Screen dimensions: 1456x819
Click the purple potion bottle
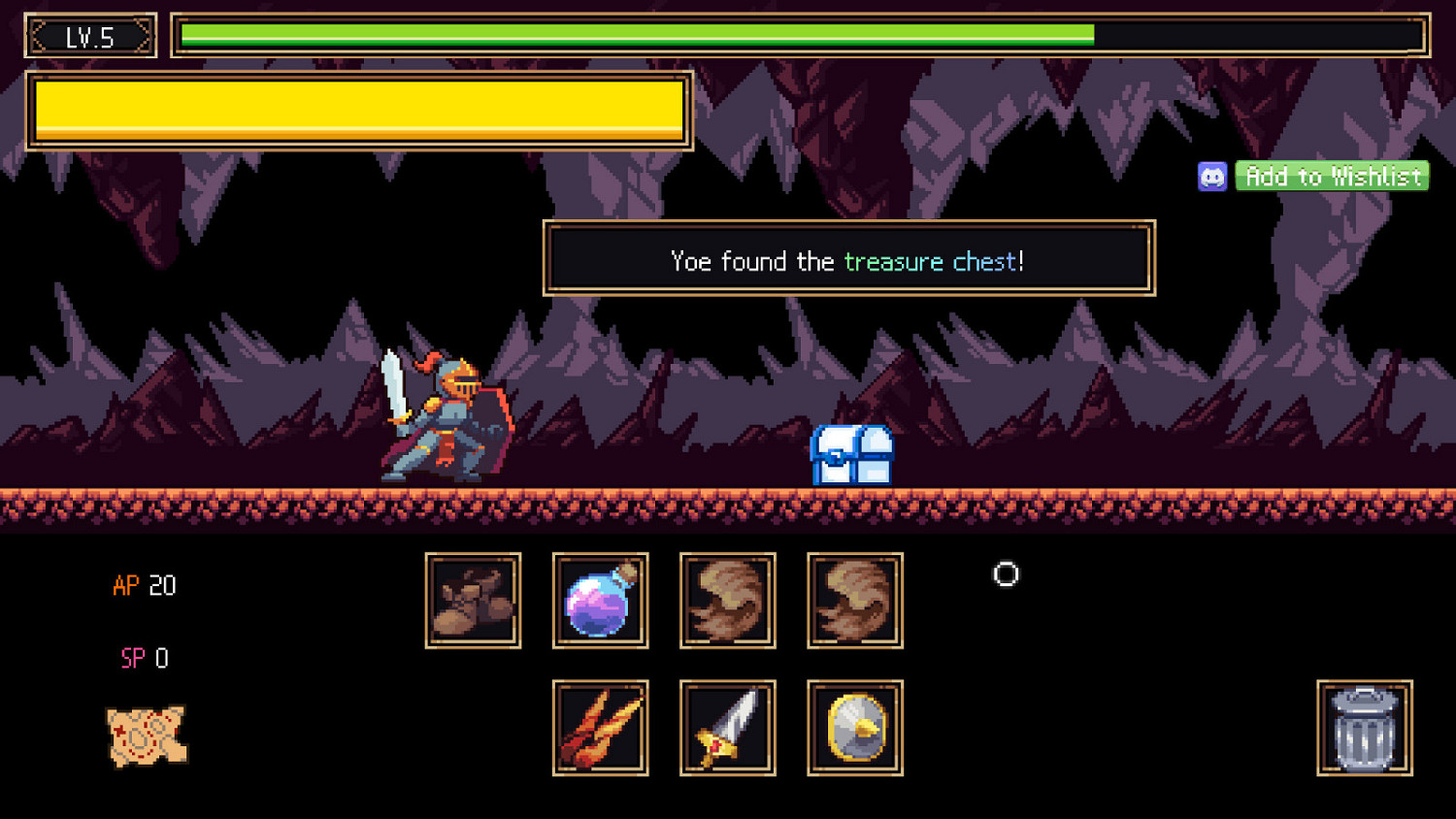600,600
